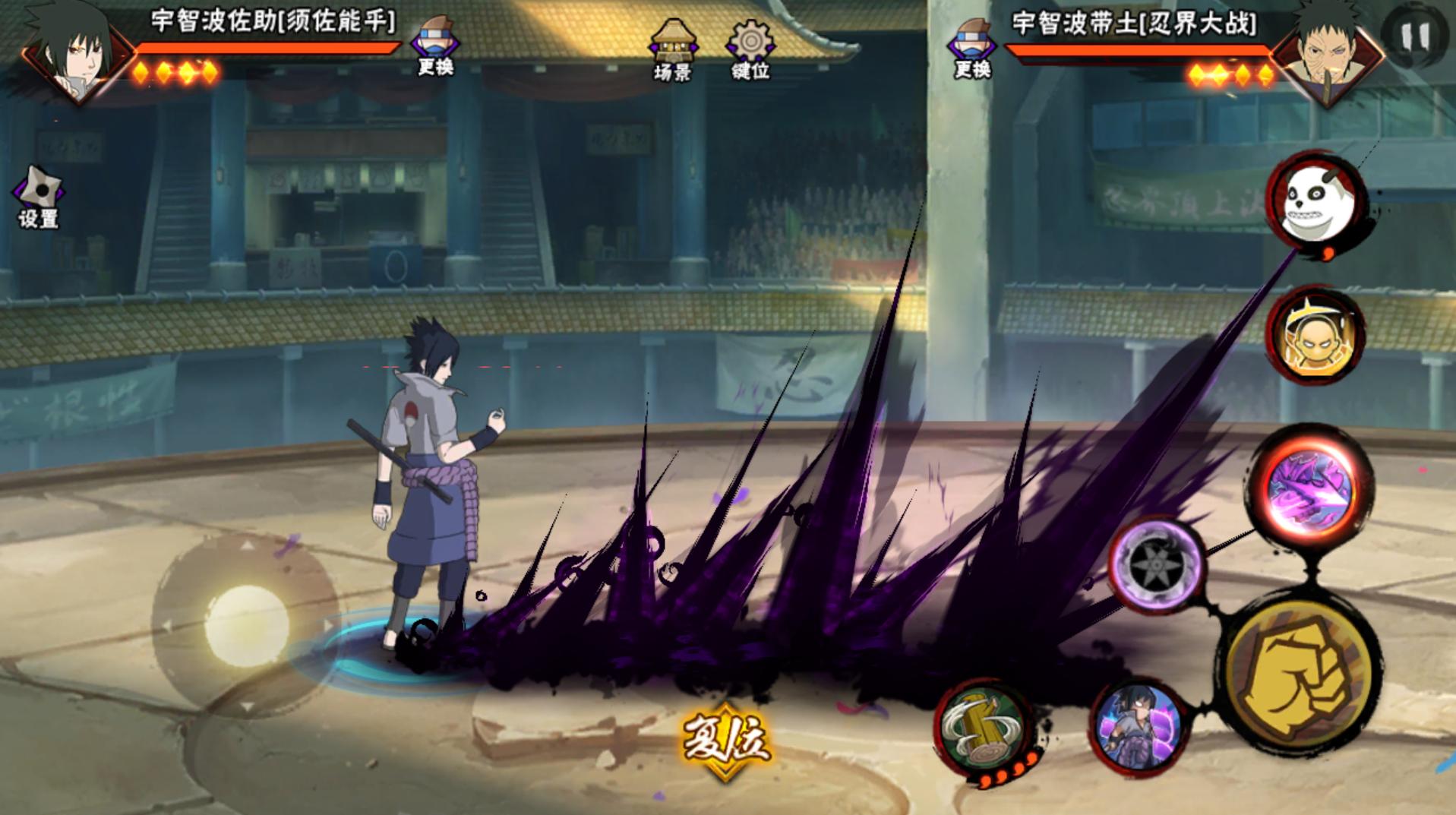Tap the virtual joystick knob

(246, 624)
